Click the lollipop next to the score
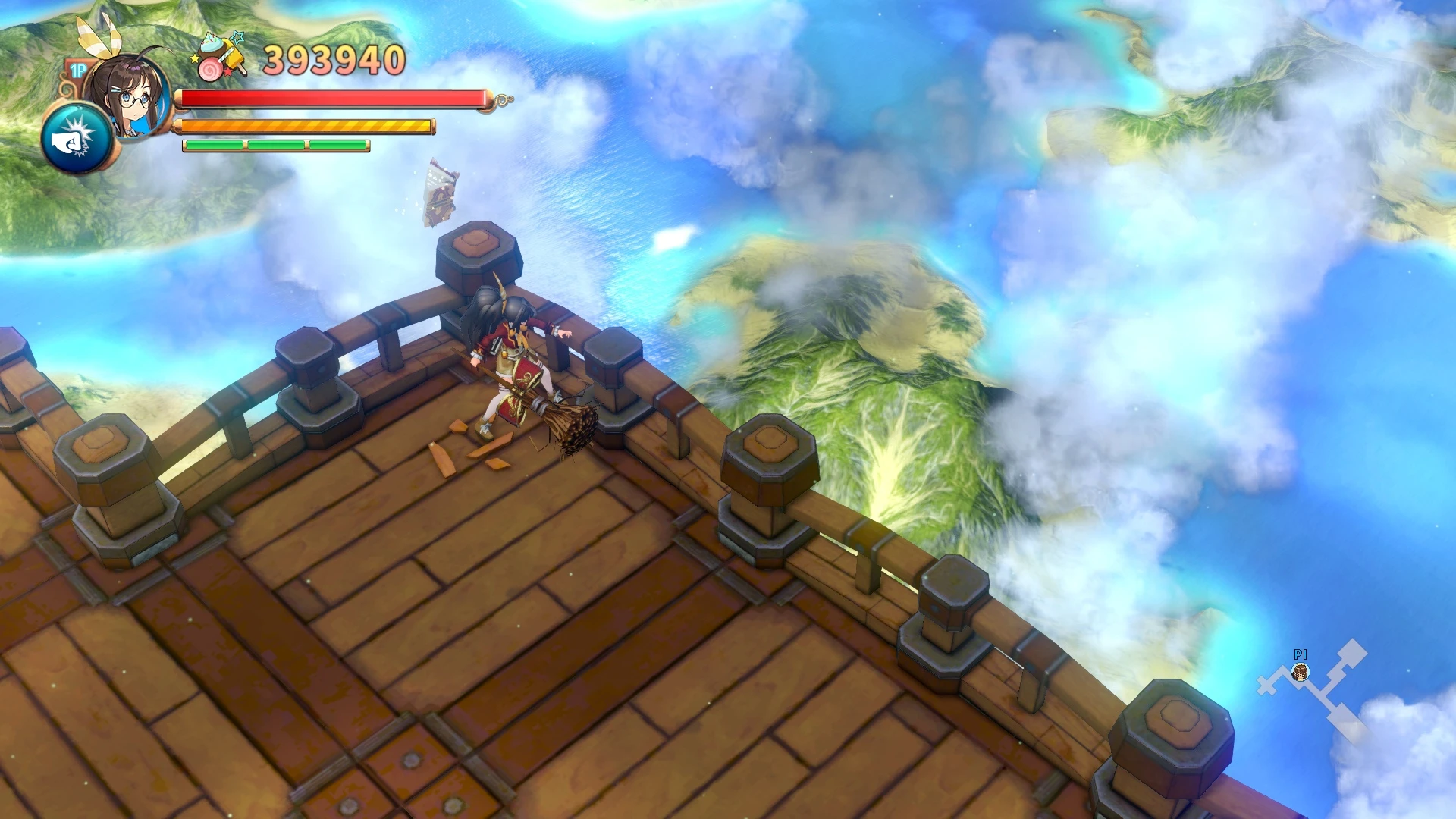The height and width of the screenshot is (819, 1456). pyautogui.click(x=212, y=68)
